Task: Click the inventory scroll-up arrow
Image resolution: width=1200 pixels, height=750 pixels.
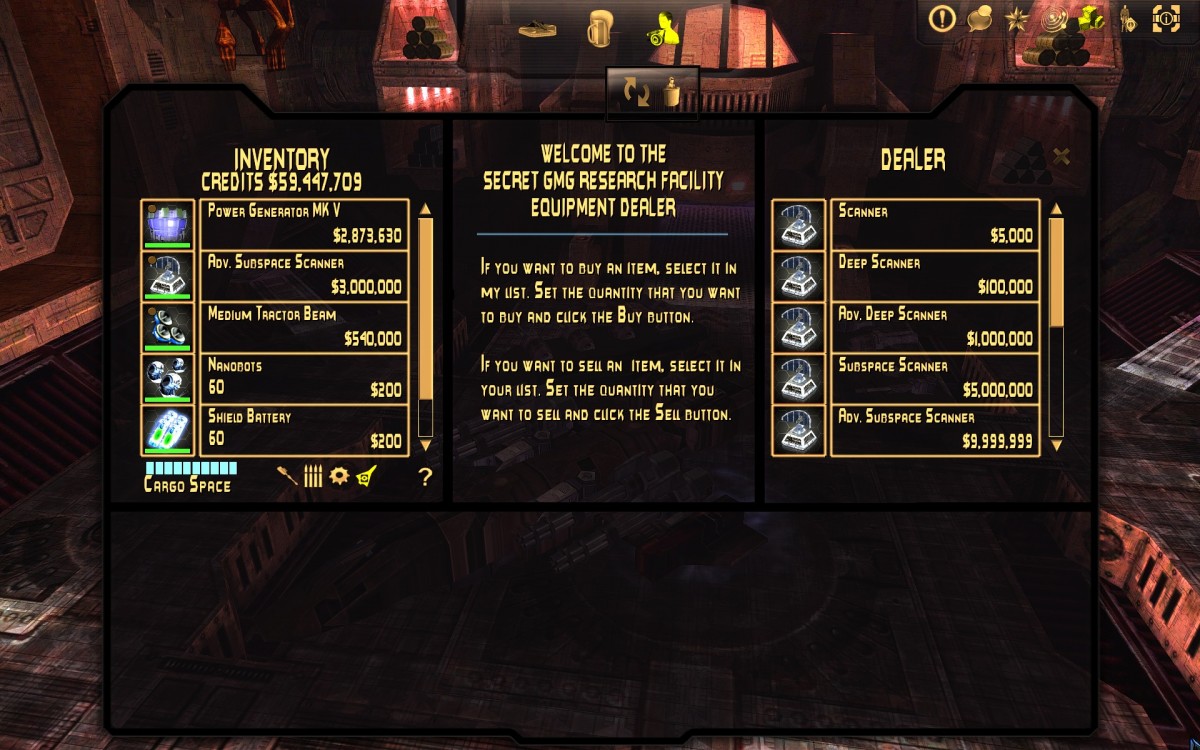Action: pos(425,209)
